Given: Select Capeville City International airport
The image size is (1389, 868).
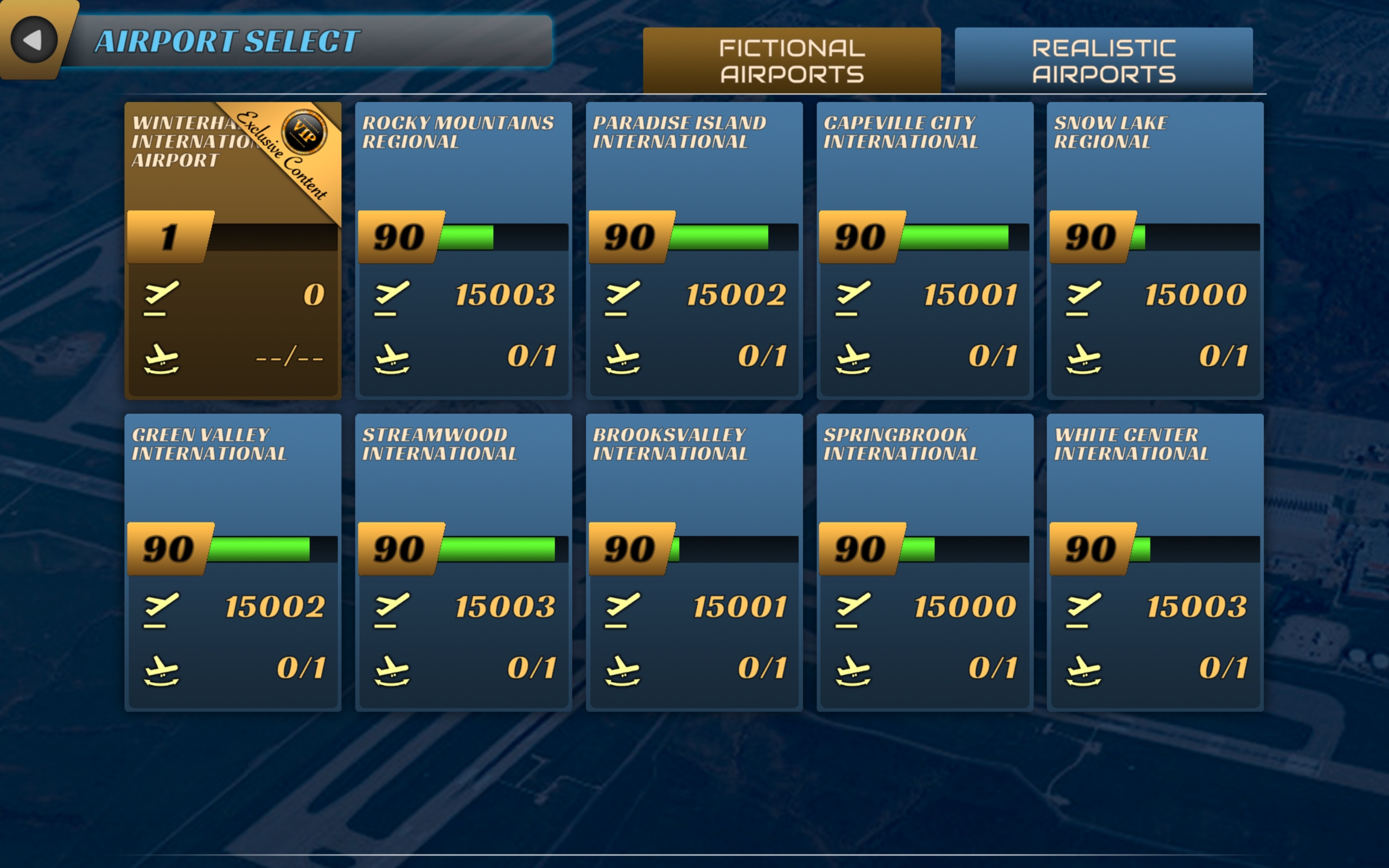Looking at the screenshot, I should tap(925, 251).
